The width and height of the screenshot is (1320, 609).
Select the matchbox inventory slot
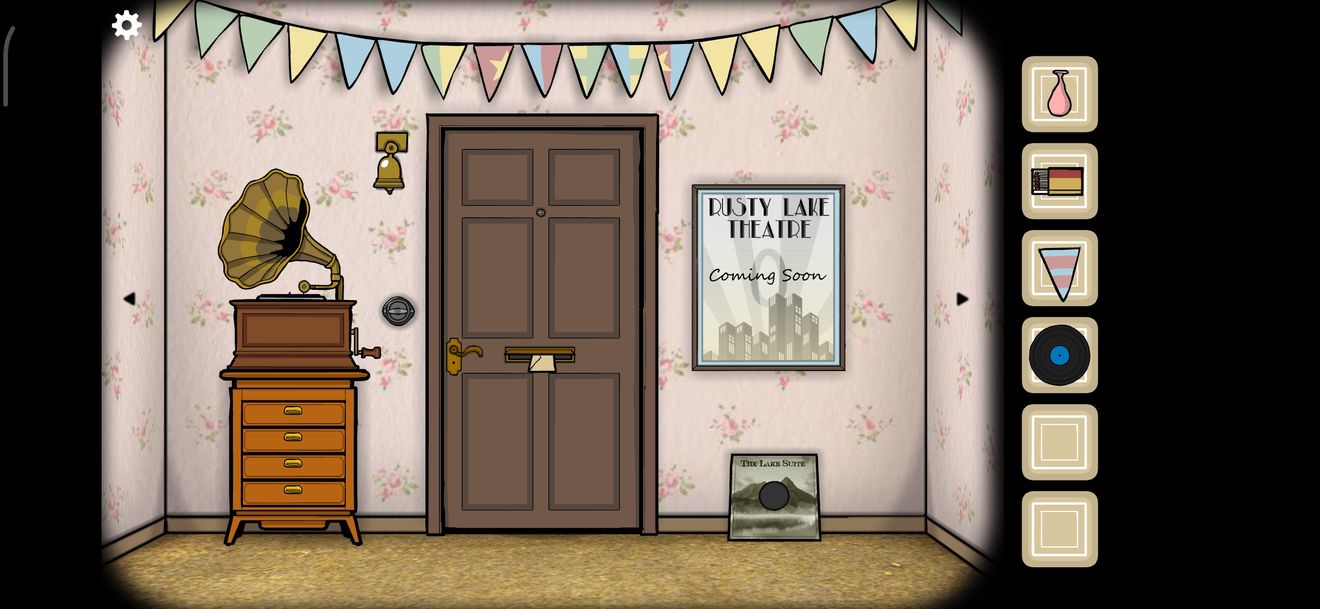click(x=1059, y=181)
